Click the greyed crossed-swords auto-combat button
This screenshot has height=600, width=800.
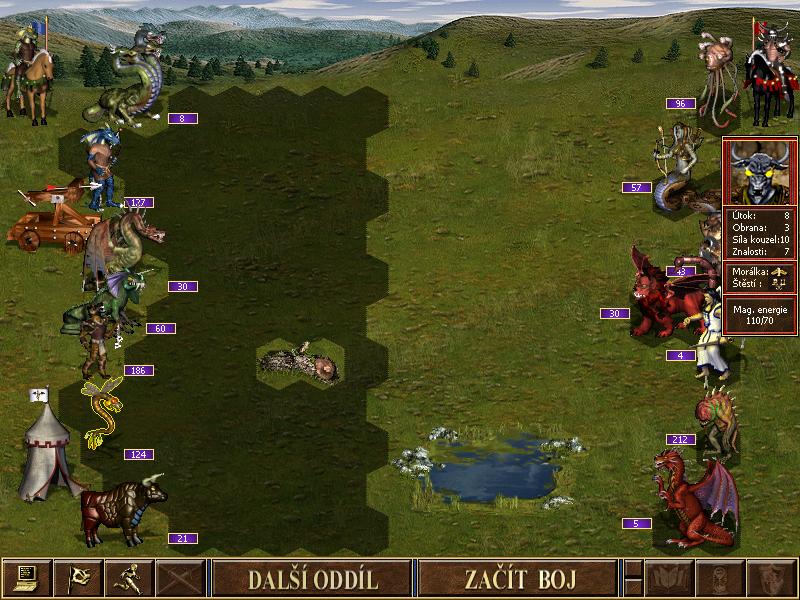click(x=181, y=578)
